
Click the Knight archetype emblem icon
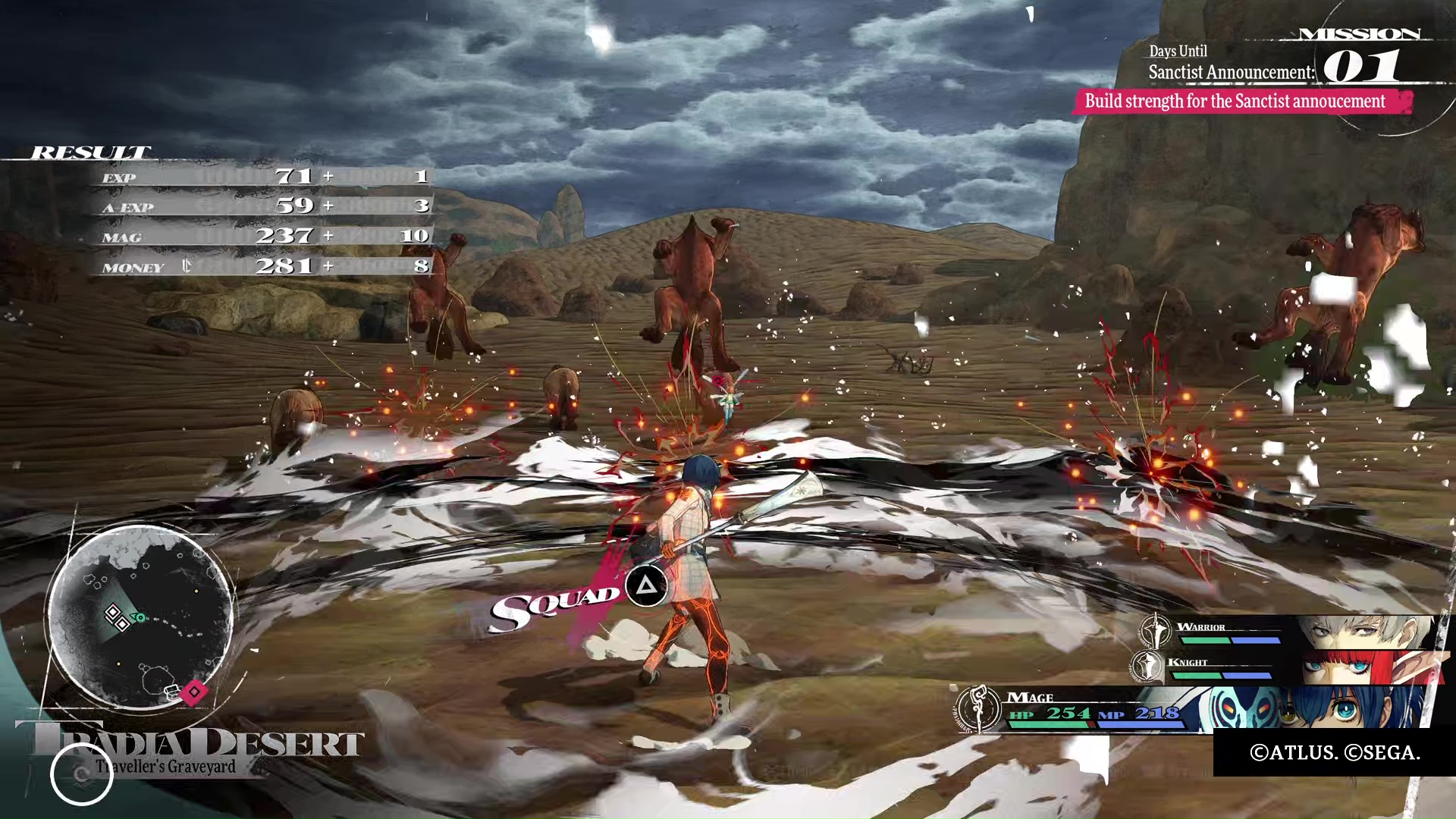point(1147,667)
